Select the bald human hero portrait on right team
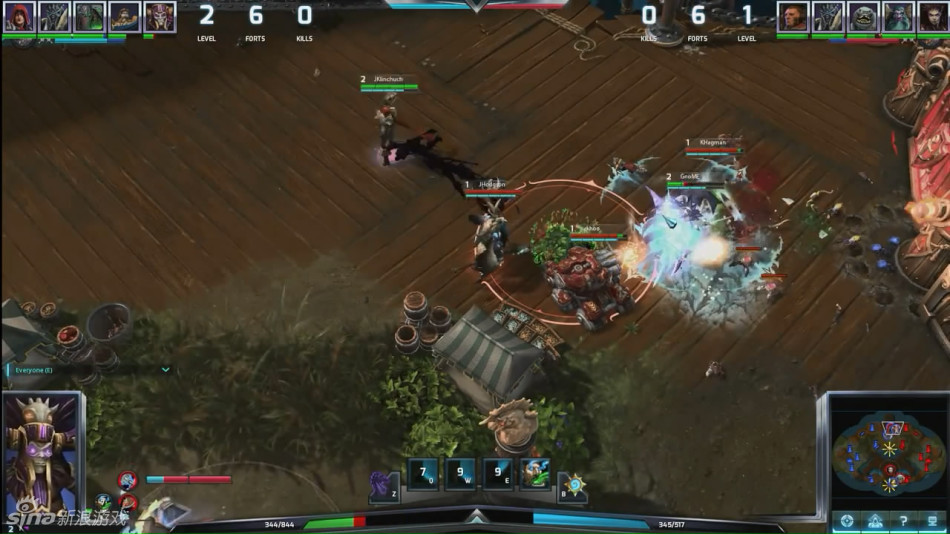 tap(793, 16)
